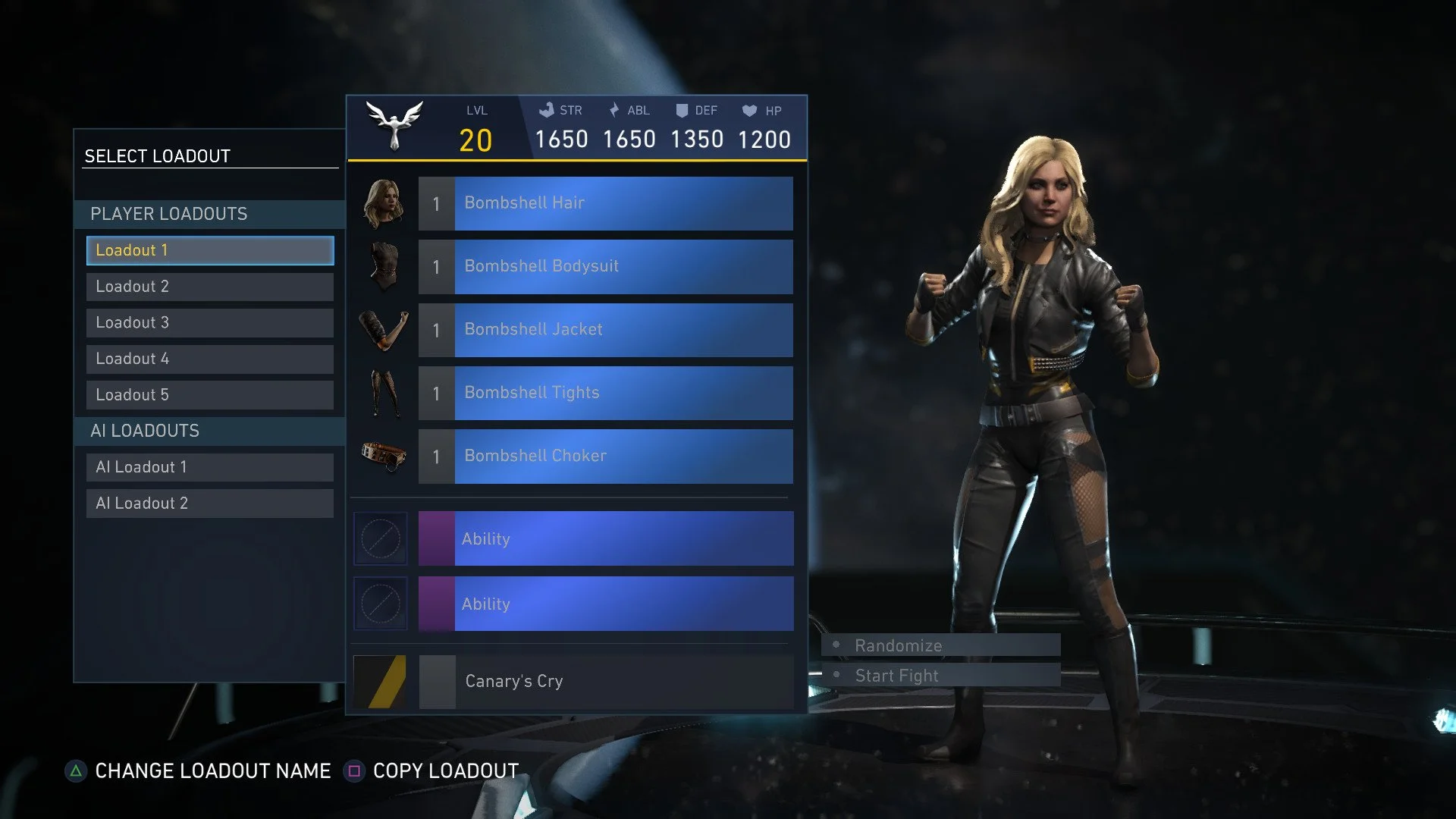The image size is (1456, 819).
Task: Select Loadout 5 entry
Action: coord(209,395)
